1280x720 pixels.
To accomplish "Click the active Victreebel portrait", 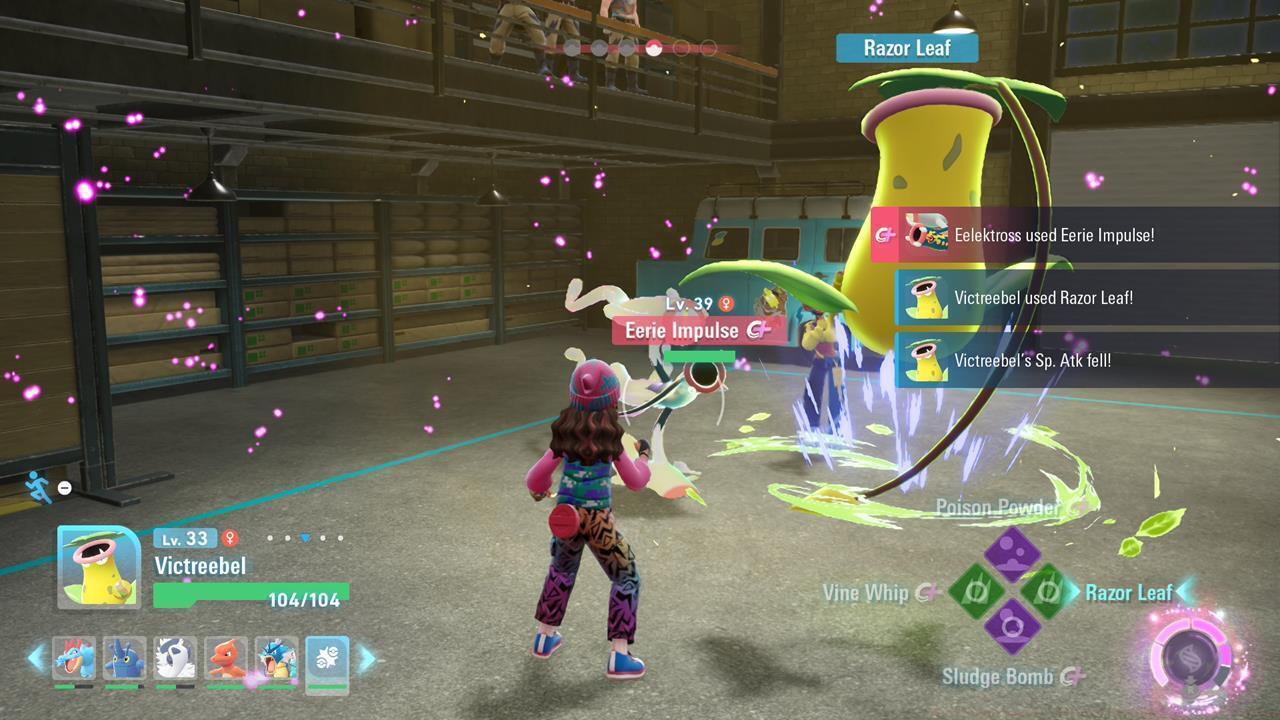I will [99, 566].
